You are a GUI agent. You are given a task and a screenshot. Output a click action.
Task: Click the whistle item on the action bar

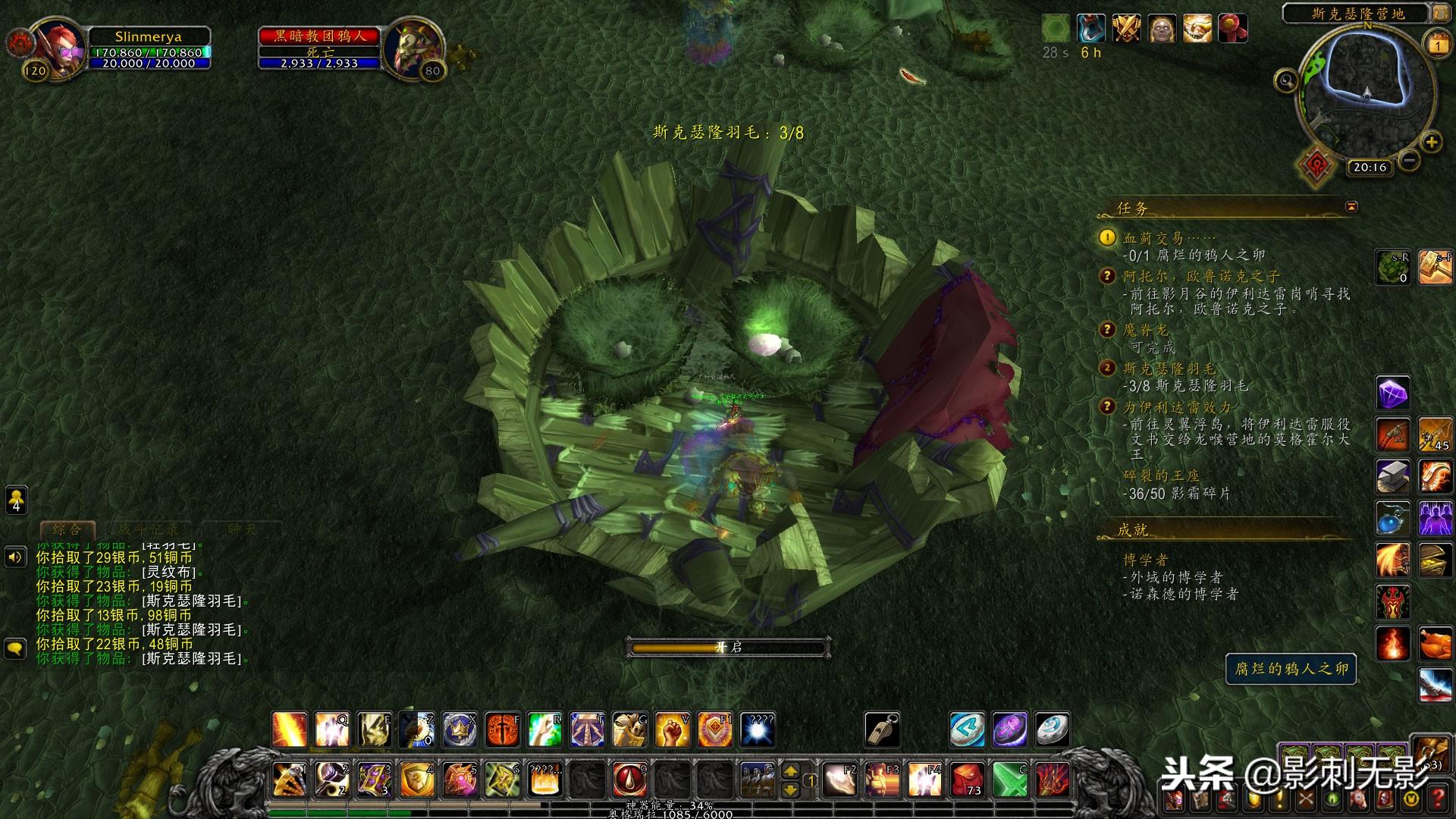(x=882, y=730)
